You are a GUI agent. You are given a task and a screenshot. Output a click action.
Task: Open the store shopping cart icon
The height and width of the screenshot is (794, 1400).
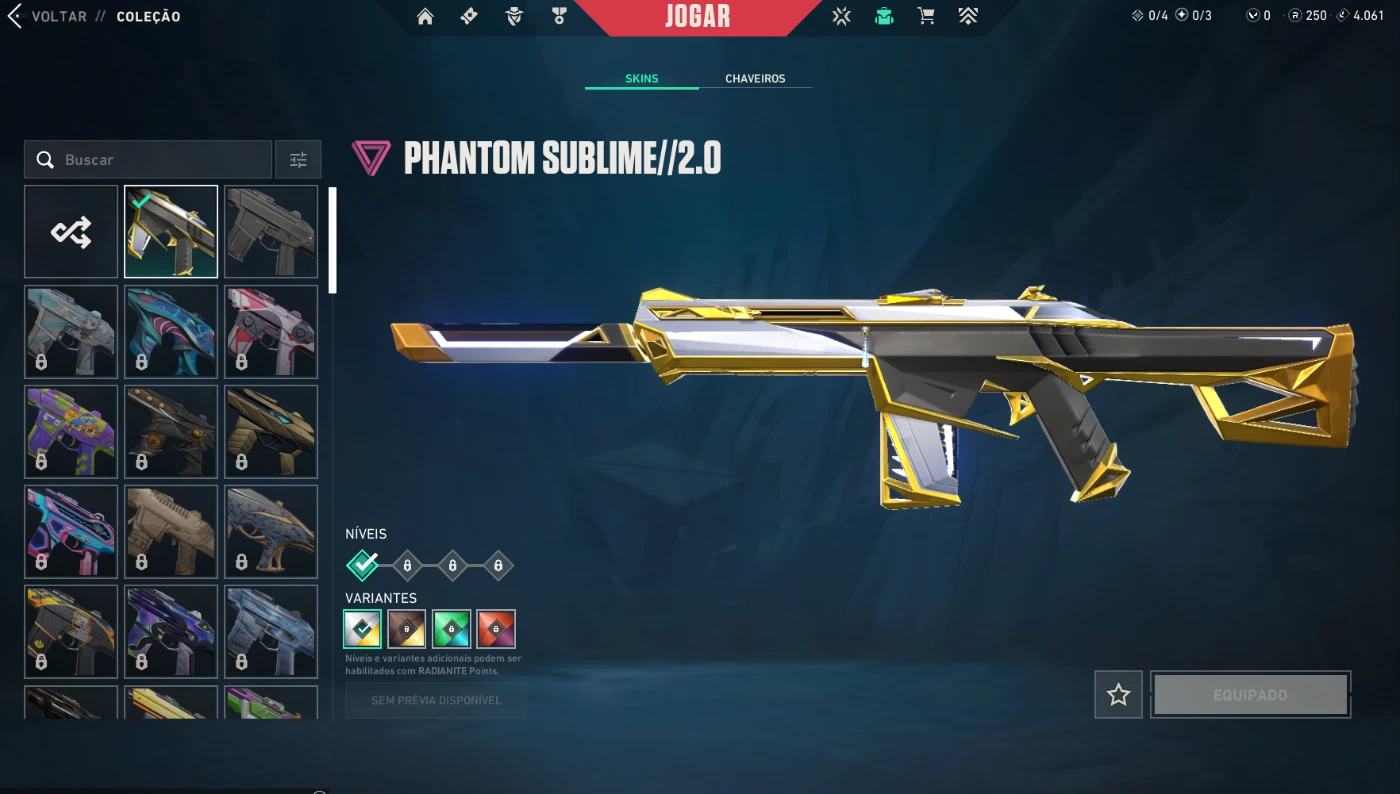click(926, 16)
